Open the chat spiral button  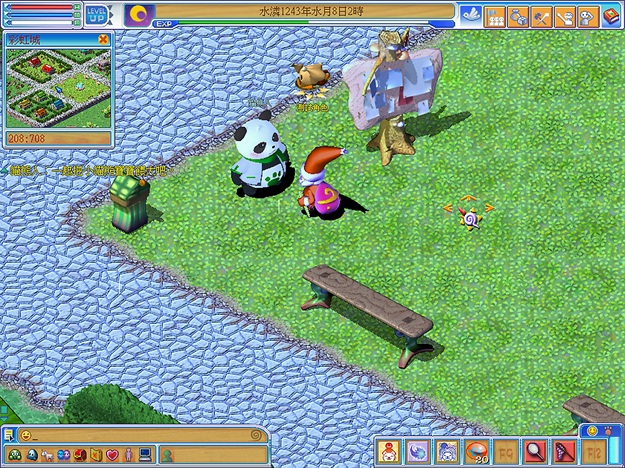point(257,436)
